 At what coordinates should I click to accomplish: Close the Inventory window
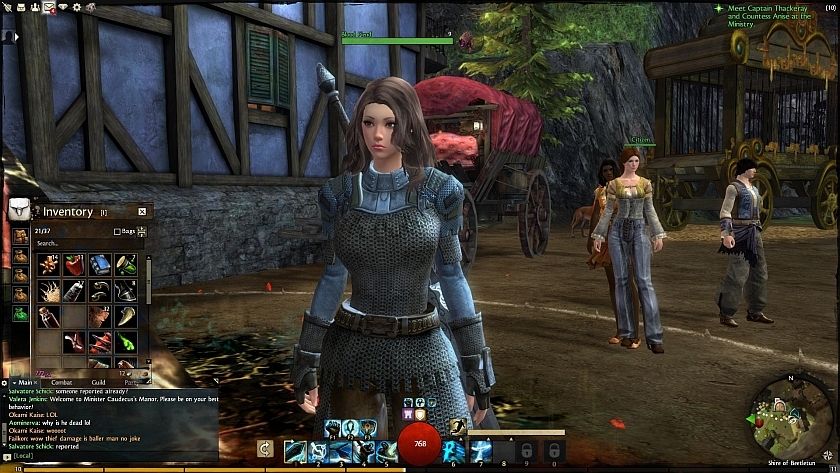pyautogui.click(x=142, y=211)
